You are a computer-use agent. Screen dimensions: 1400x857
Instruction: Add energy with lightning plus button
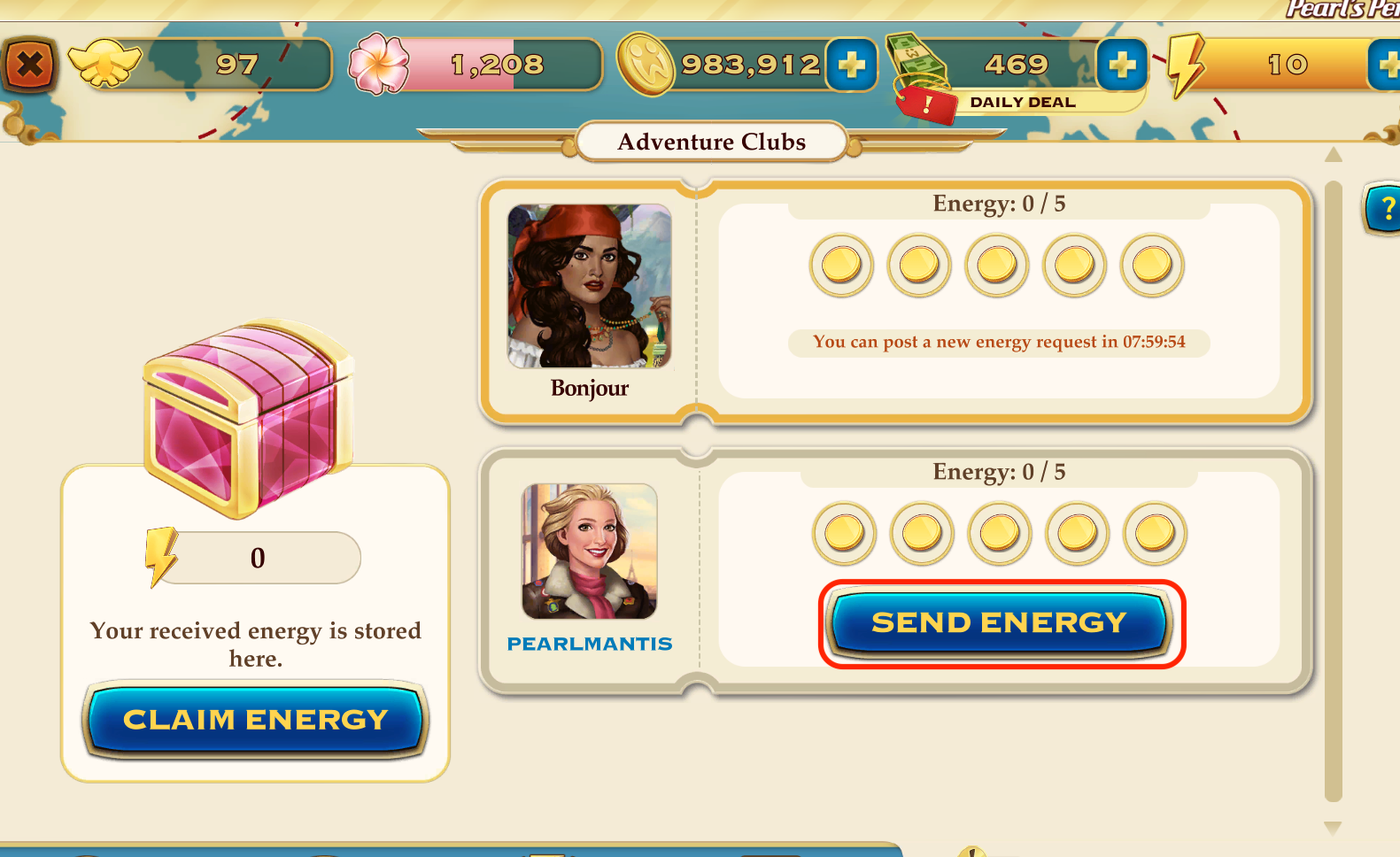pyautogui.click(x=1386, y=65)
